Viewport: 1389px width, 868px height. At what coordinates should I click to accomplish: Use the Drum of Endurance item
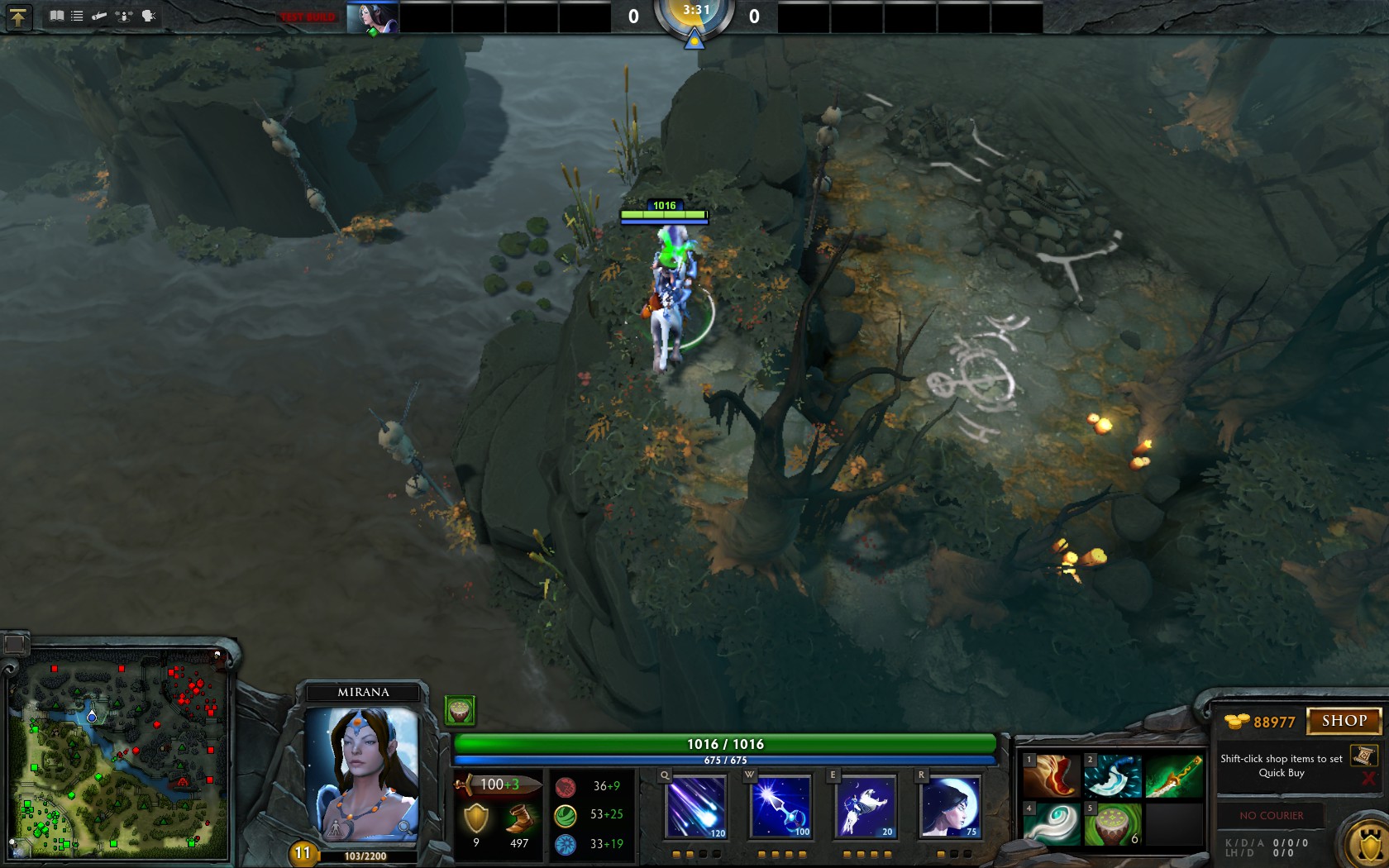point(1112,824)
